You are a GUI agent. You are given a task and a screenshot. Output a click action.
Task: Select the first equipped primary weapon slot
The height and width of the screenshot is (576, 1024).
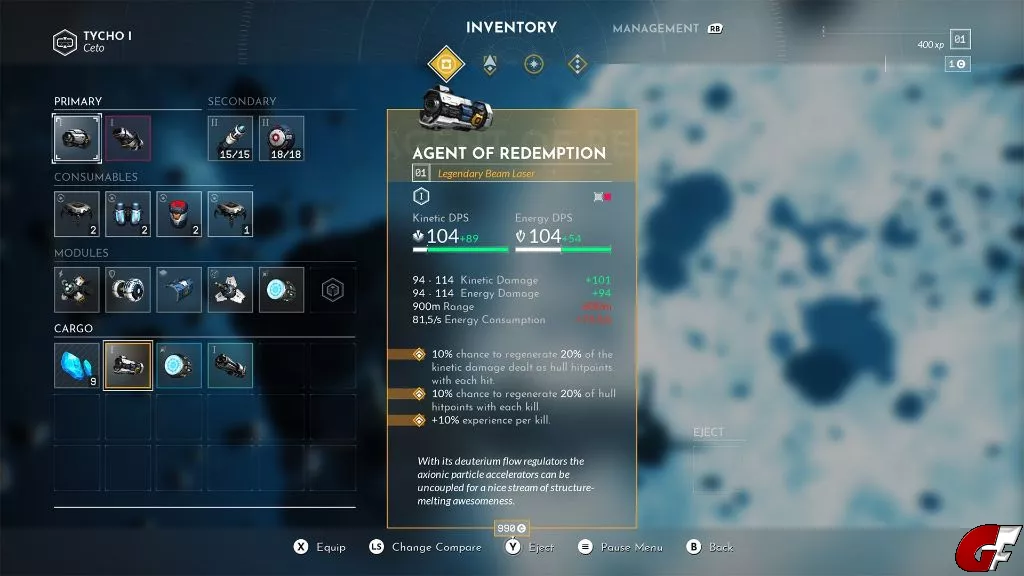[x=77, y=138]
